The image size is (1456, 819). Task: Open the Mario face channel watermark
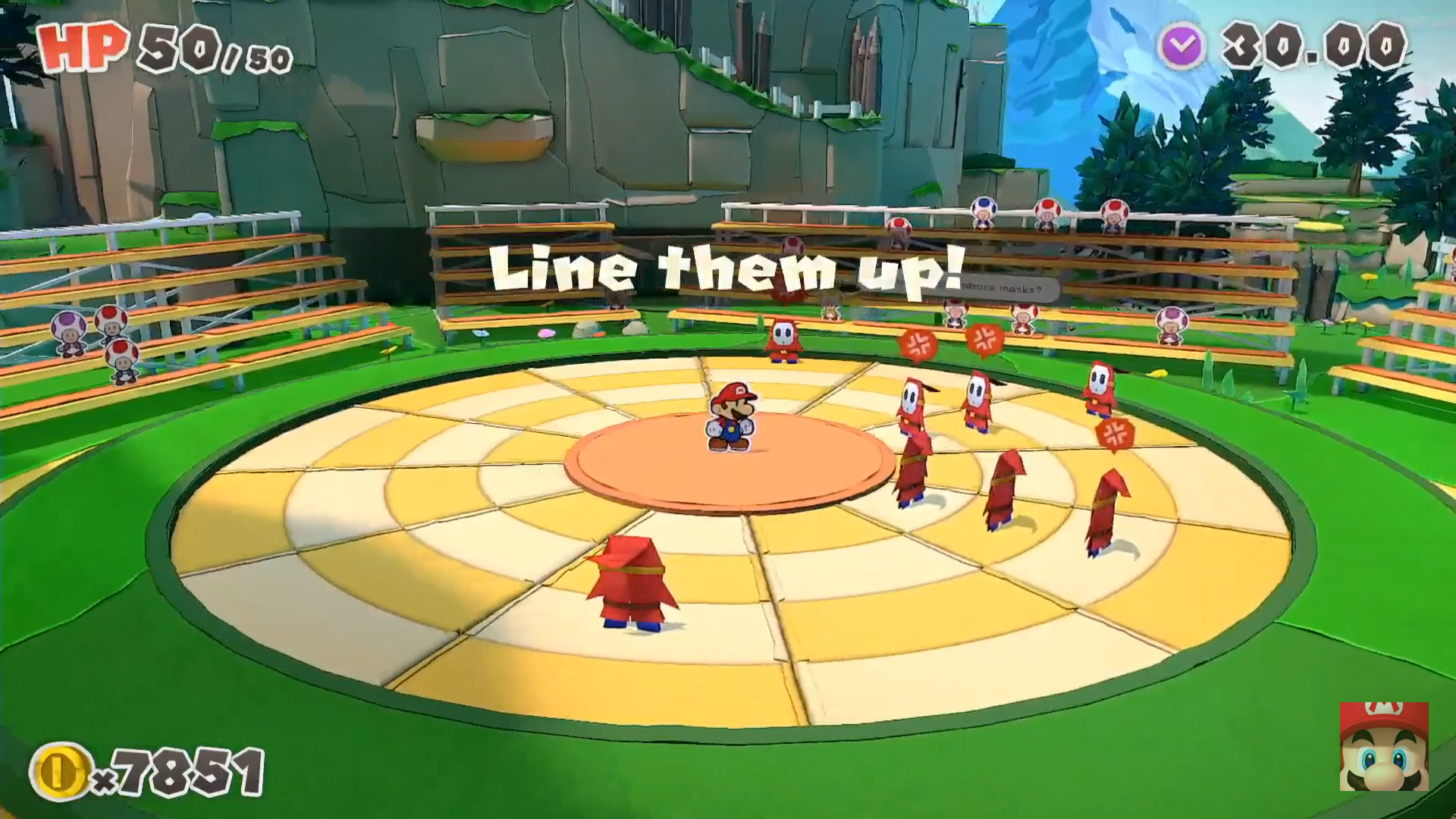(1384, 747)
